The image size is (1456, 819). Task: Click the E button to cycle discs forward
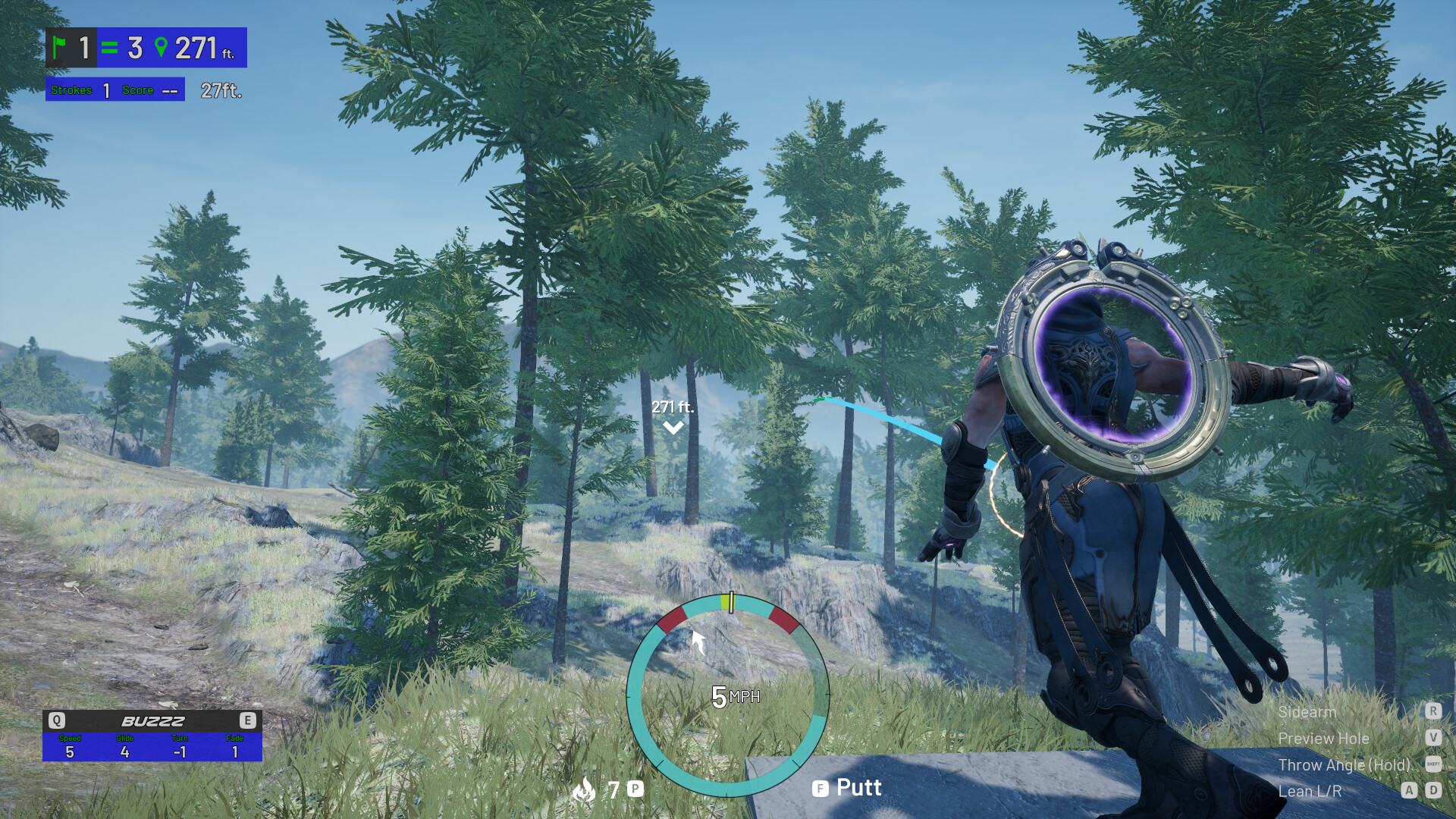click(247, 721)
